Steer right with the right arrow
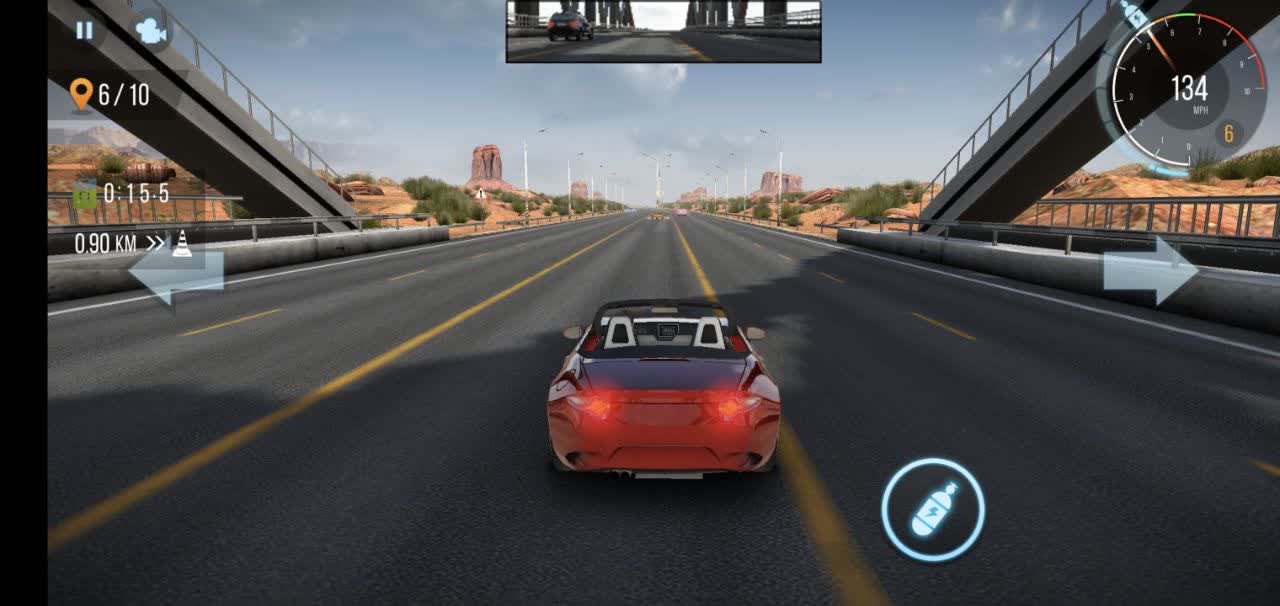The height and width of the screenshot is (606, 1280). coord(1150,270)
